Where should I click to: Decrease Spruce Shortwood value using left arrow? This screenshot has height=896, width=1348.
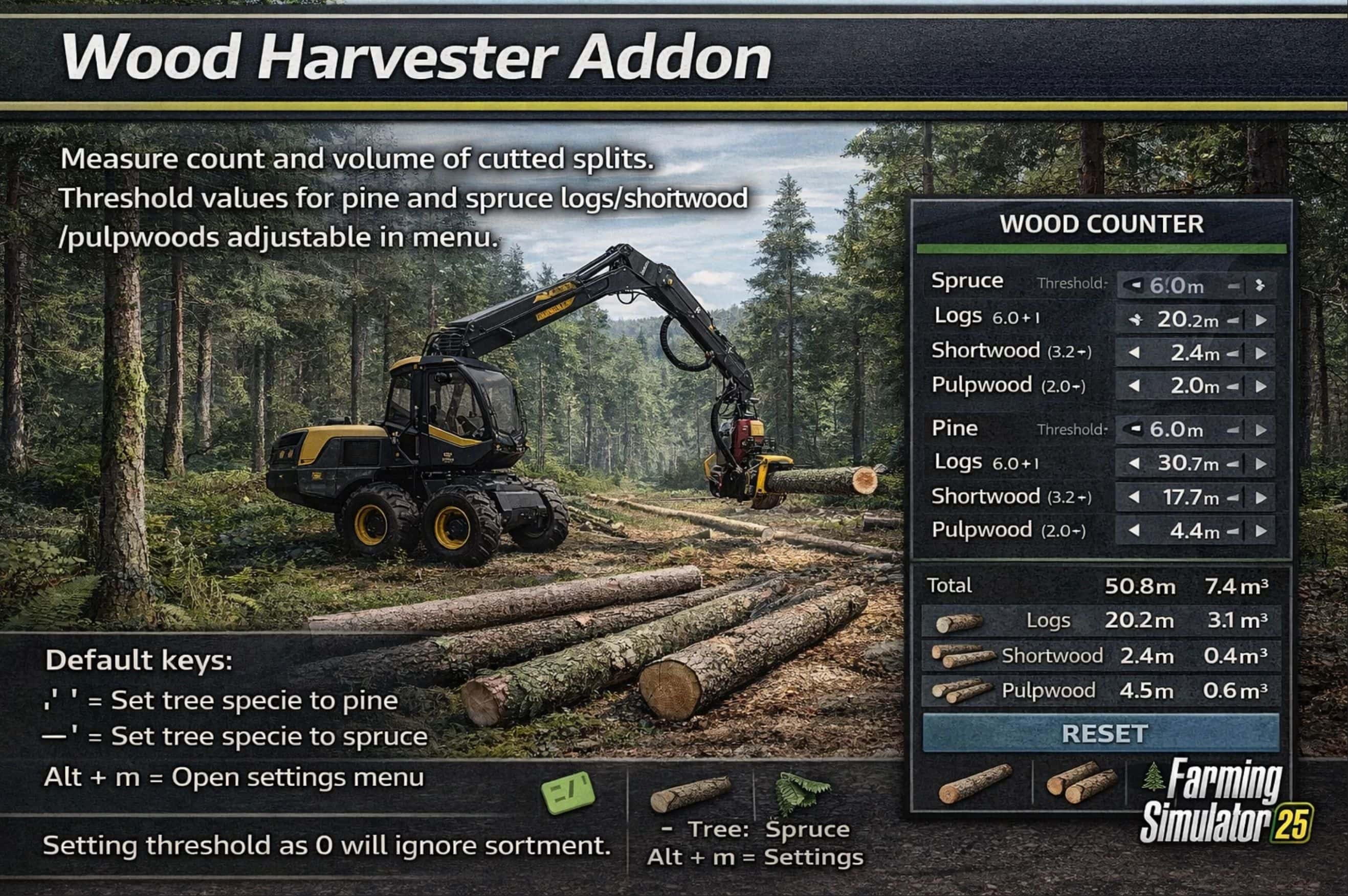[1135, 353]
